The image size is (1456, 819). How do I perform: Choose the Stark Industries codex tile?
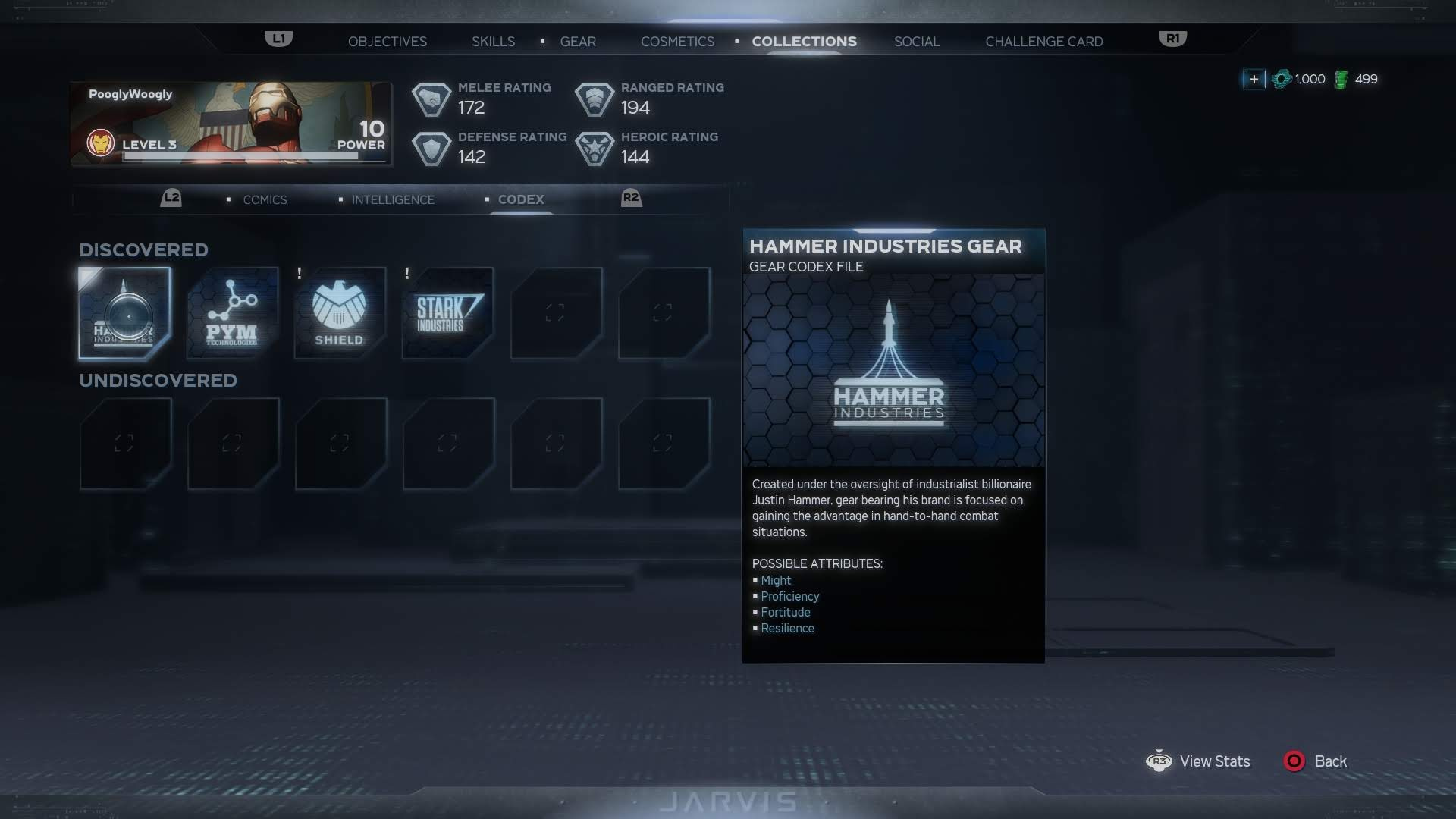point(447,312)
